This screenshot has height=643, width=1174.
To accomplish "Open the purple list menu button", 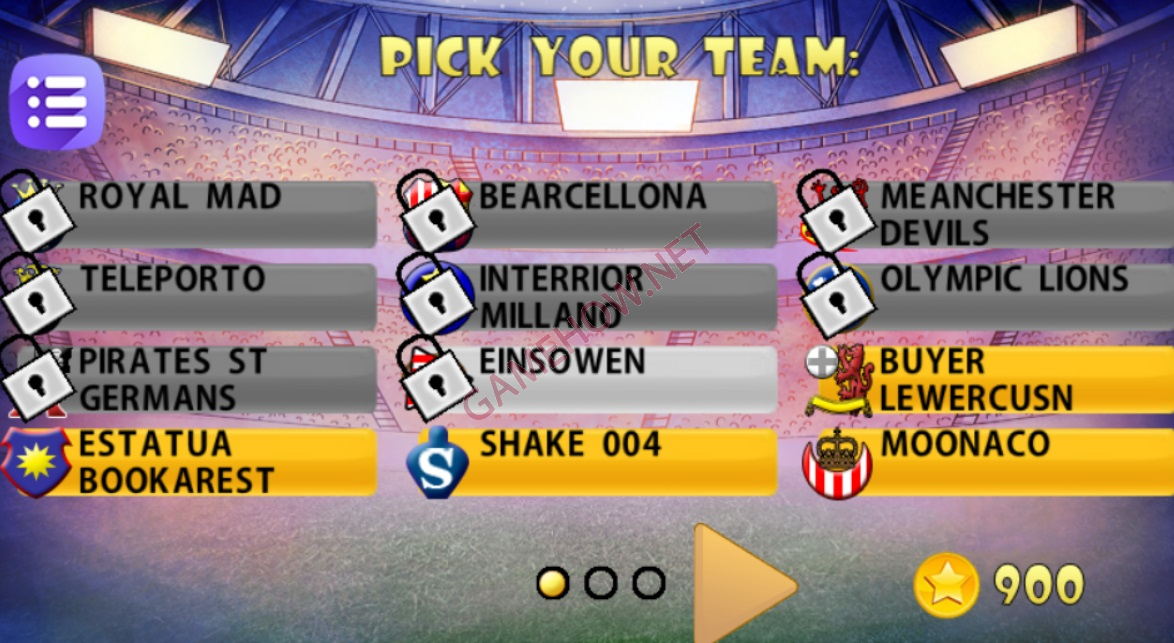I will point(56,103).
